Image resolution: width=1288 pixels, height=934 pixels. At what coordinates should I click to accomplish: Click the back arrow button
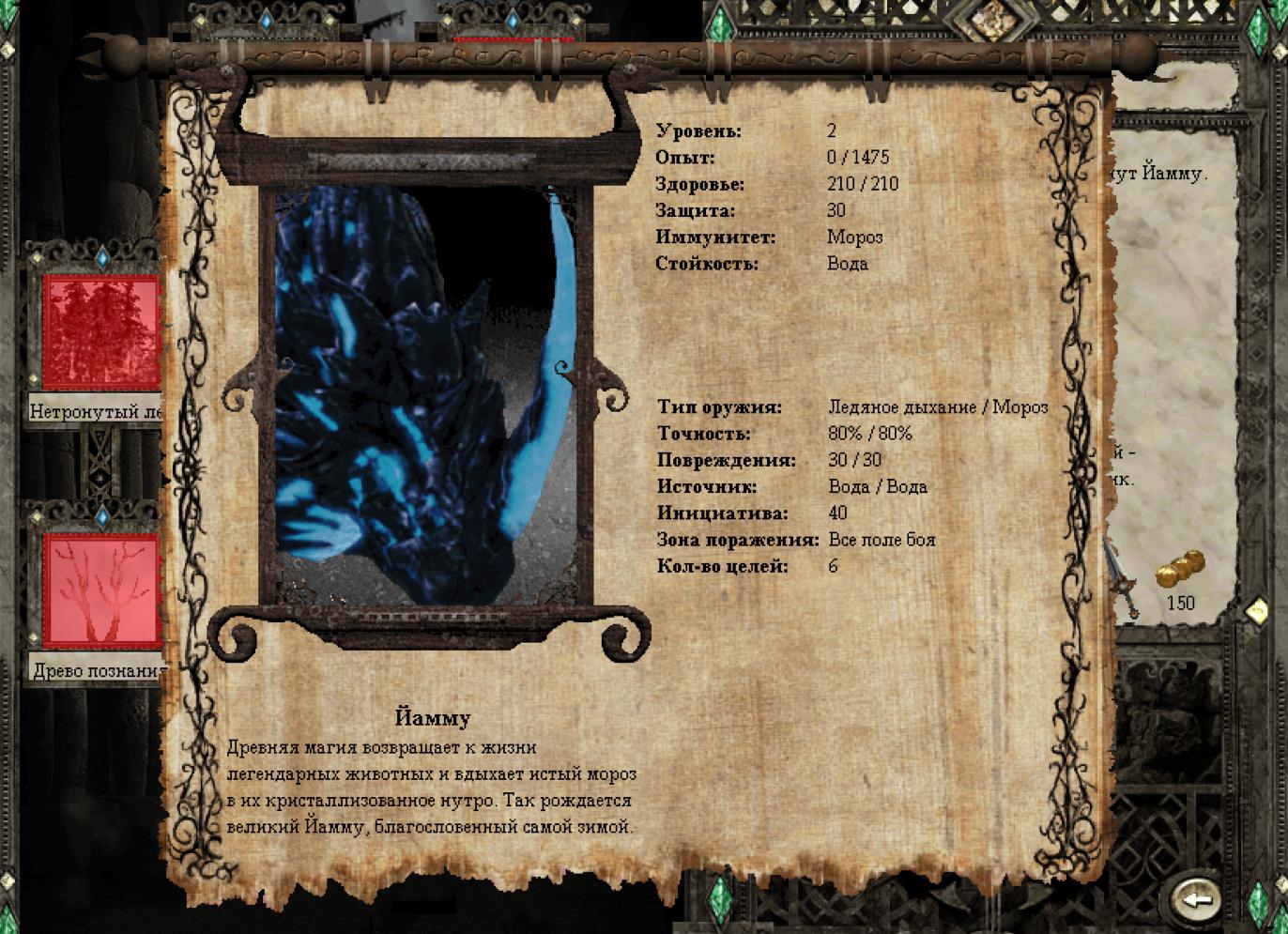[x=1196, y=898]
